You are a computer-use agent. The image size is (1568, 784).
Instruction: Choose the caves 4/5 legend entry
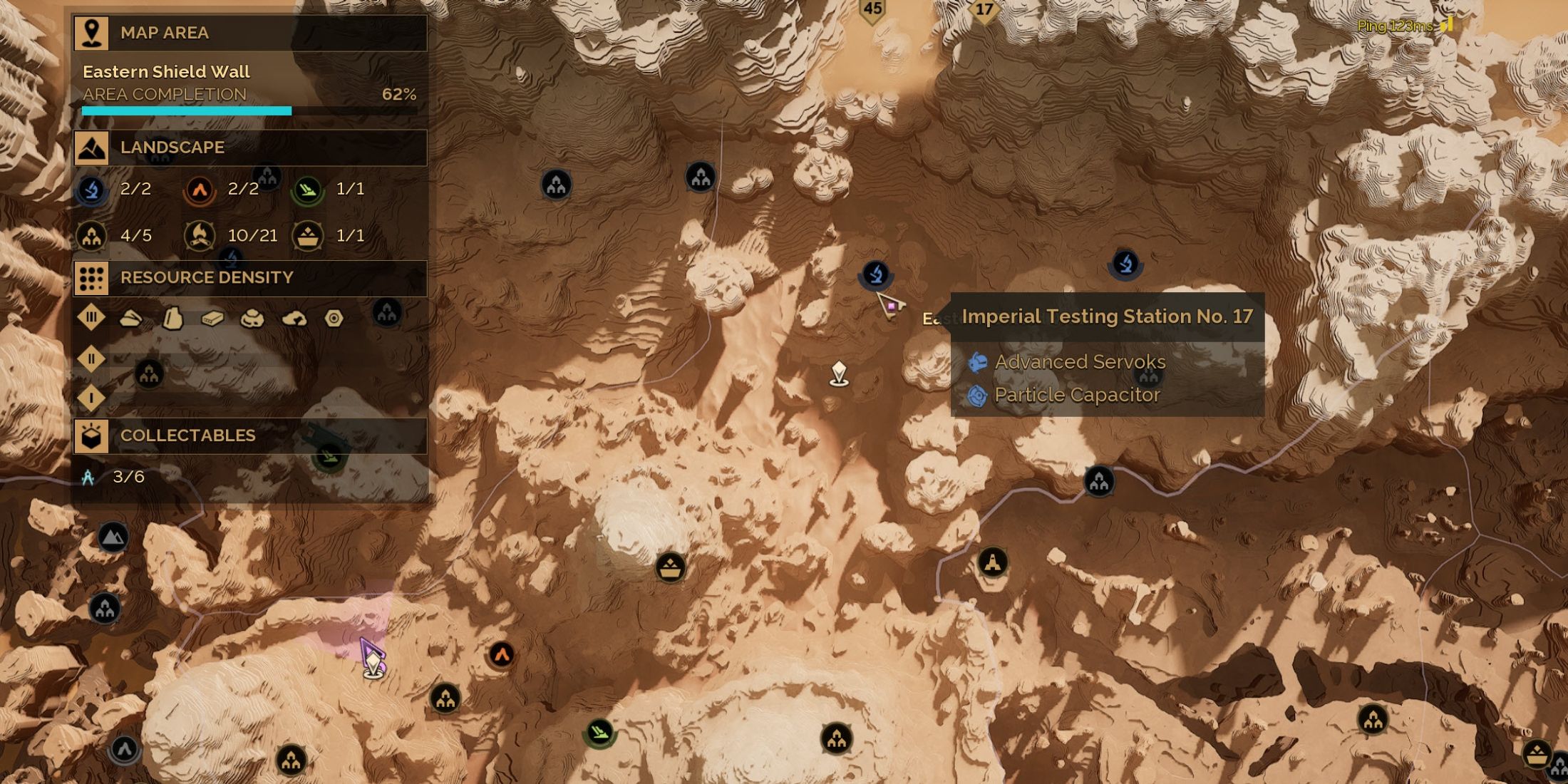93,236
